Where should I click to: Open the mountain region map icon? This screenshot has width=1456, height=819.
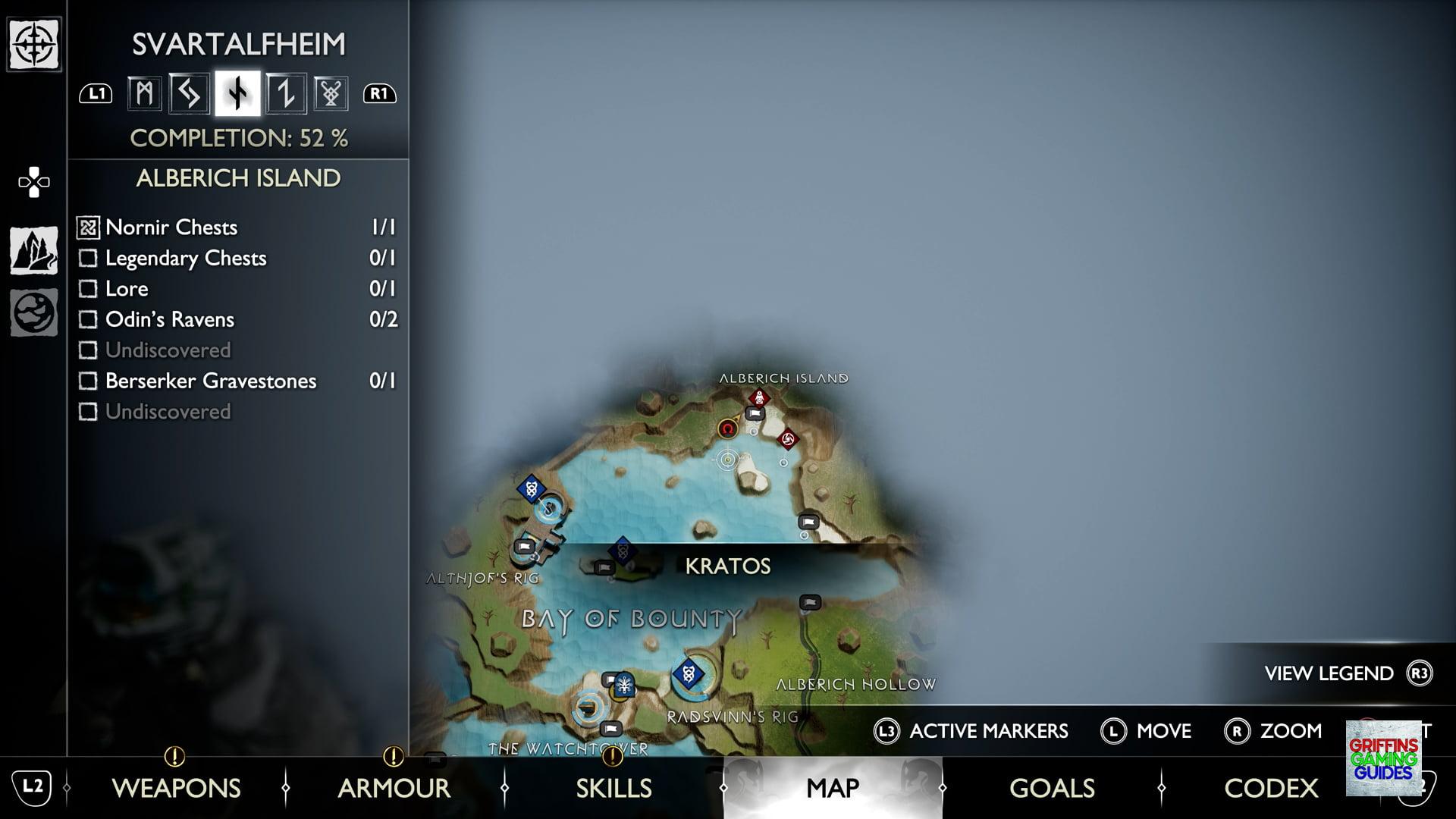click(34, 250)
